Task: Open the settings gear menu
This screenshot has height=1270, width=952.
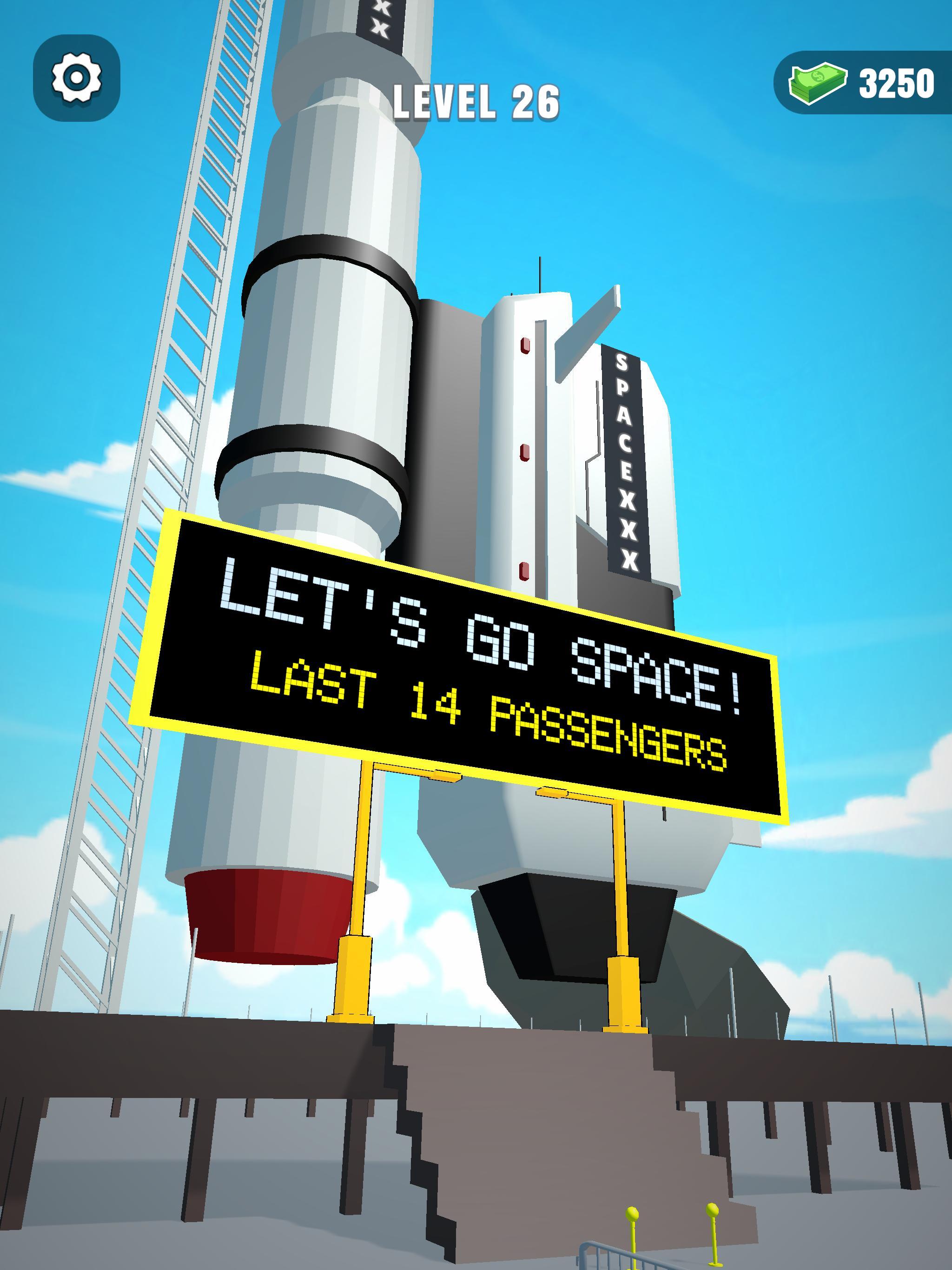Action: (76, 78)
